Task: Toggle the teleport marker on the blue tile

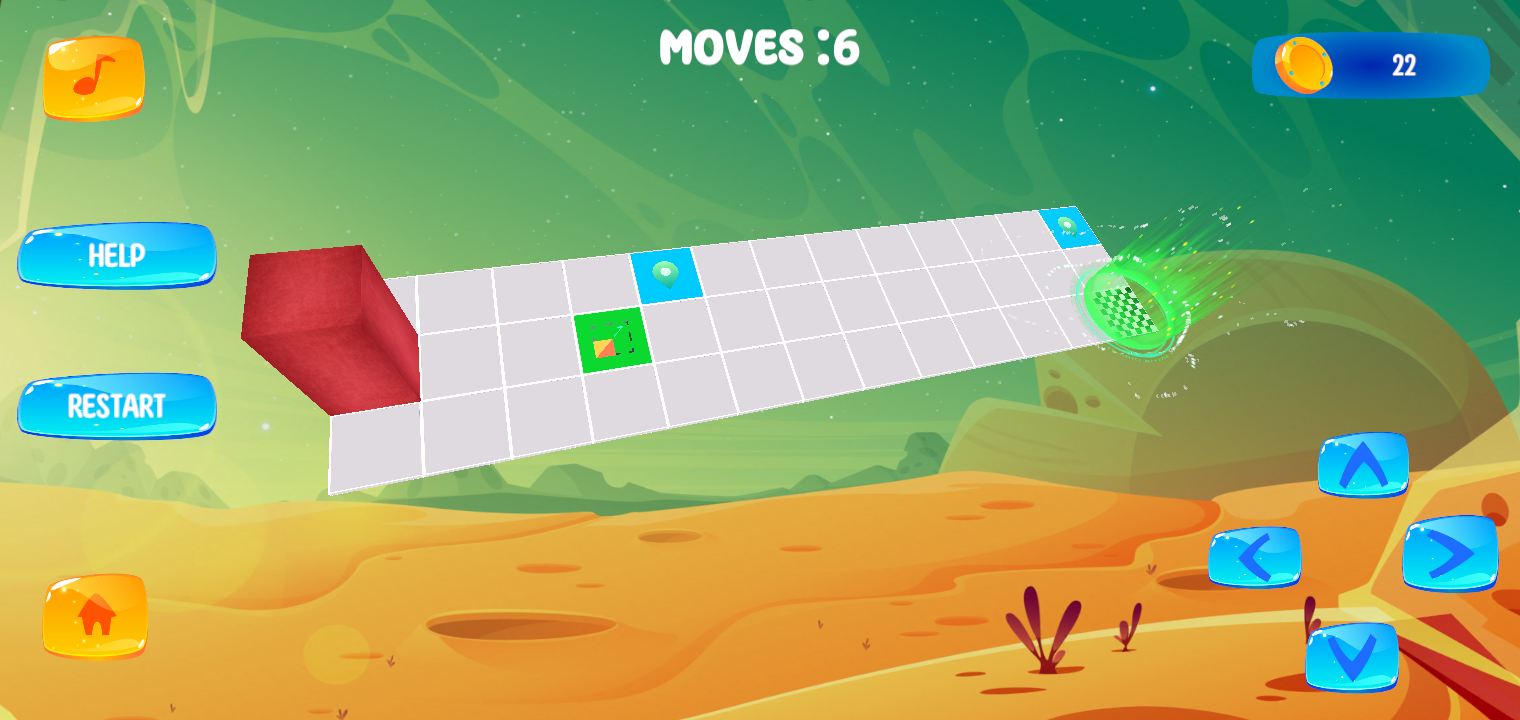Action: coord(666,273)
